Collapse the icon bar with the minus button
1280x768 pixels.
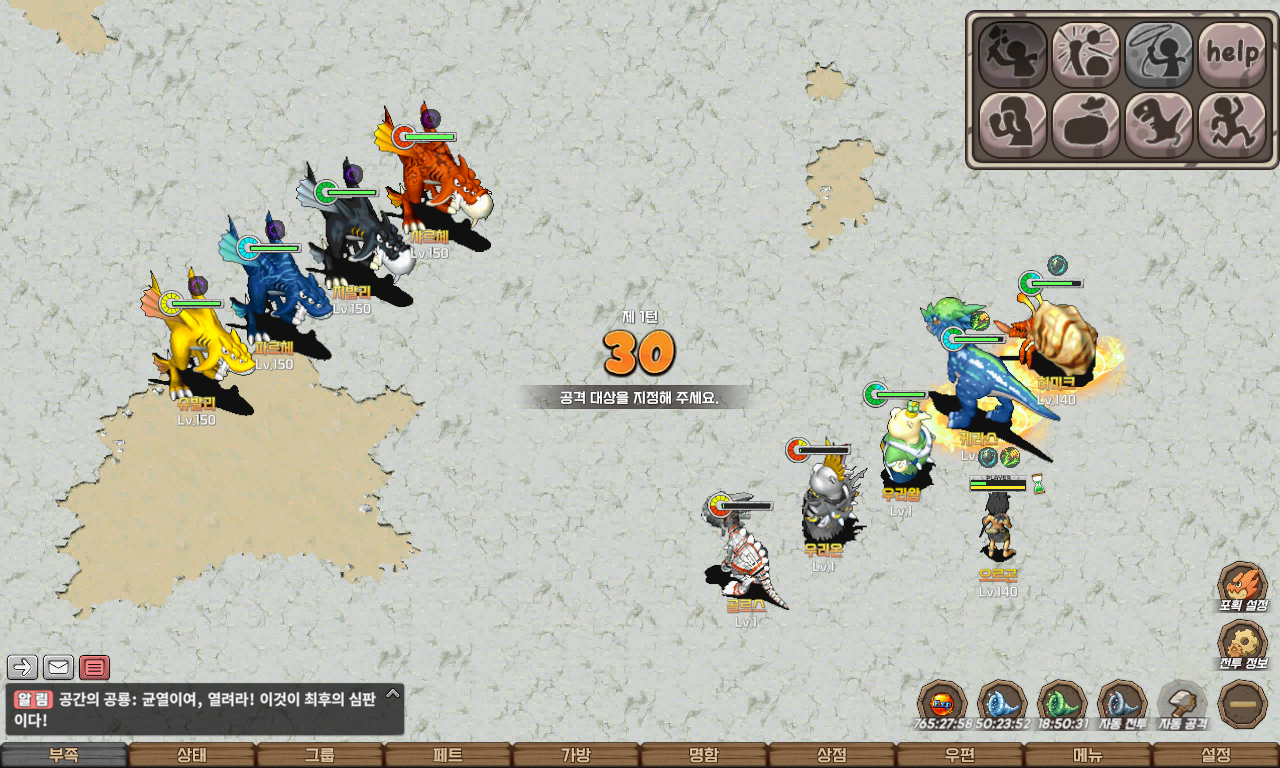click(1243, 704)
